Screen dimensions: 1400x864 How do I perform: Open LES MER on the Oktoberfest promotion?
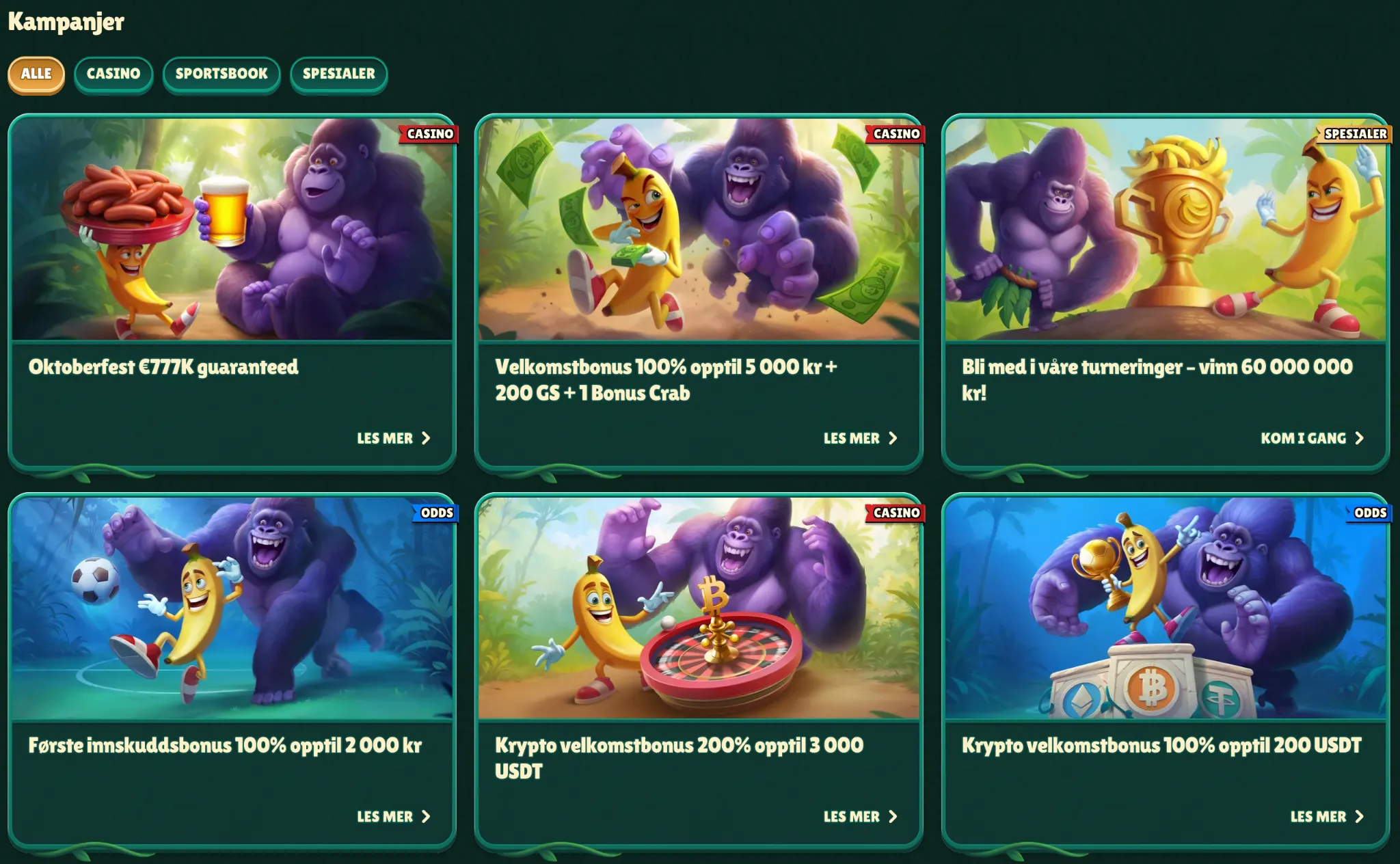coord(384,438)
